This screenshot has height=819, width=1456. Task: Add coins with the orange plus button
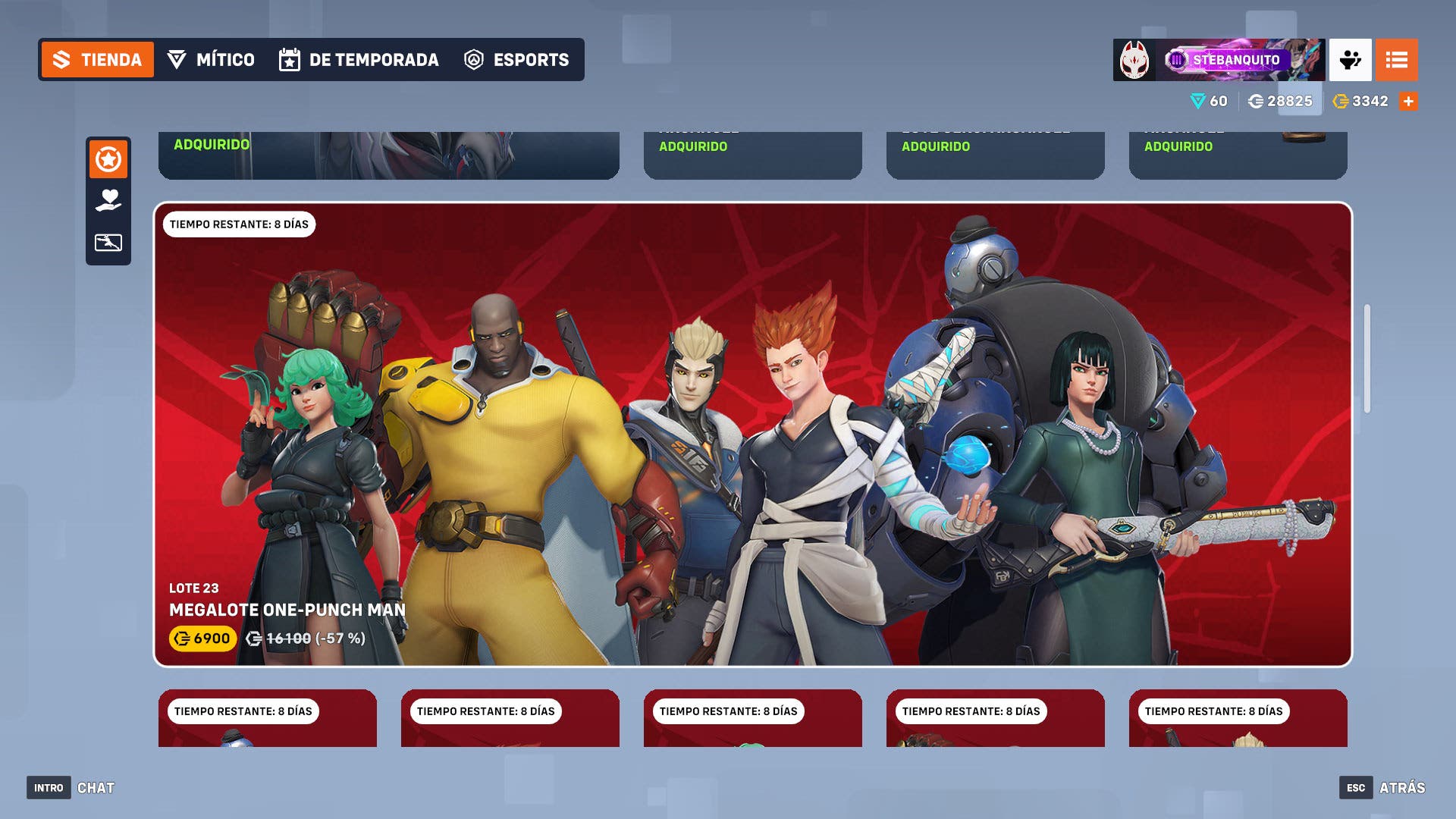click(x=1408, y=102)
